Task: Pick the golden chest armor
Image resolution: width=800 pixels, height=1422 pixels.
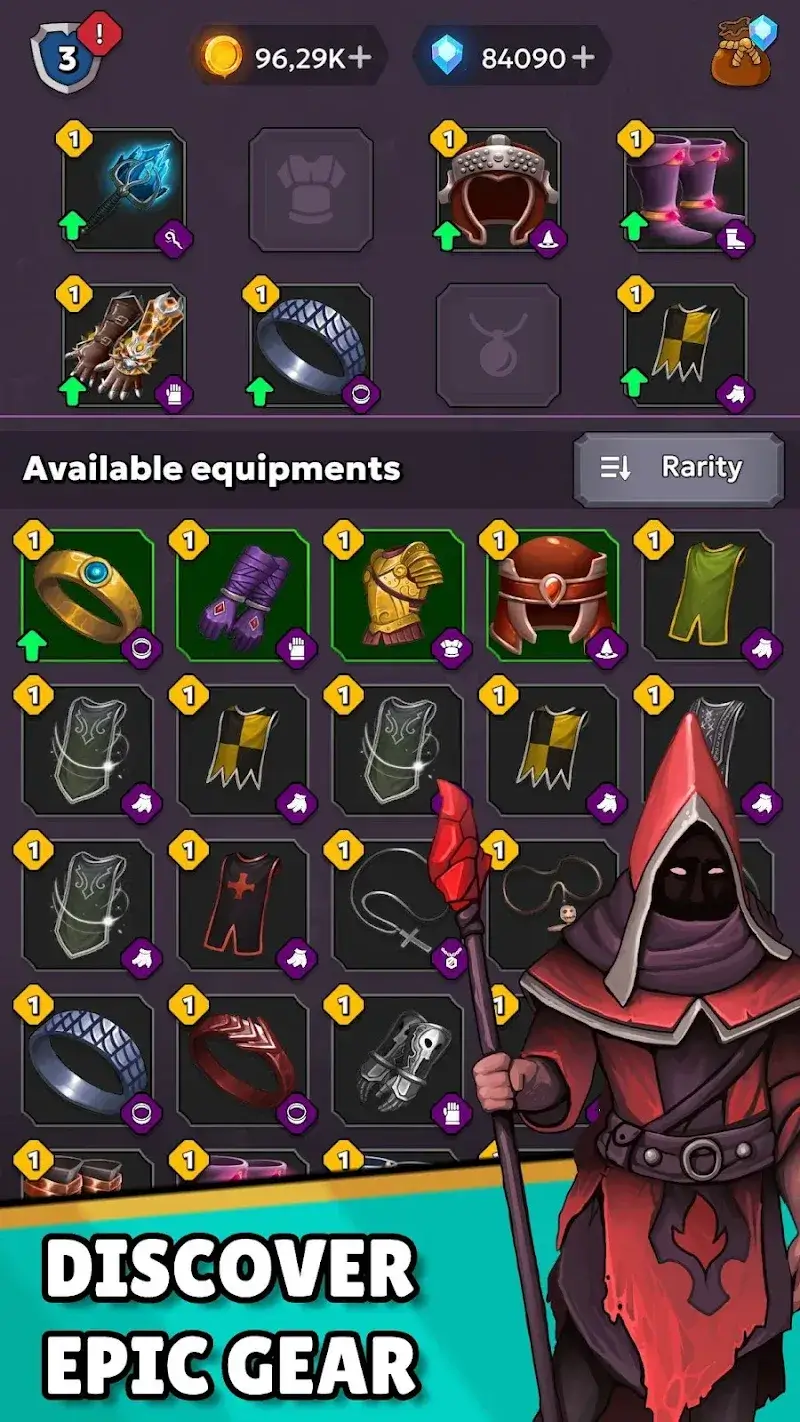Action: click(398, 595)
